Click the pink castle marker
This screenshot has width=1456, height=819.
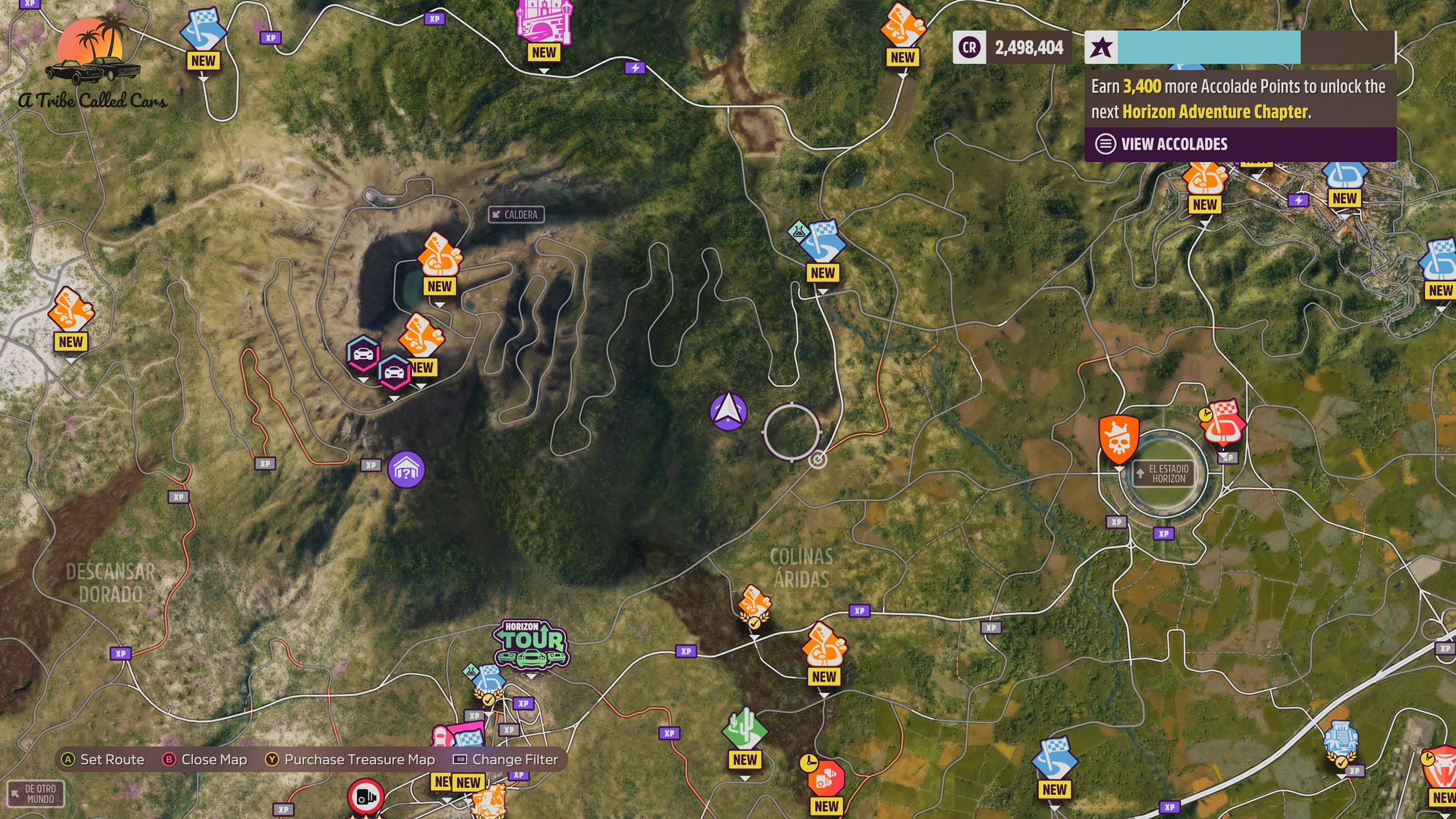tap(544, 23)
